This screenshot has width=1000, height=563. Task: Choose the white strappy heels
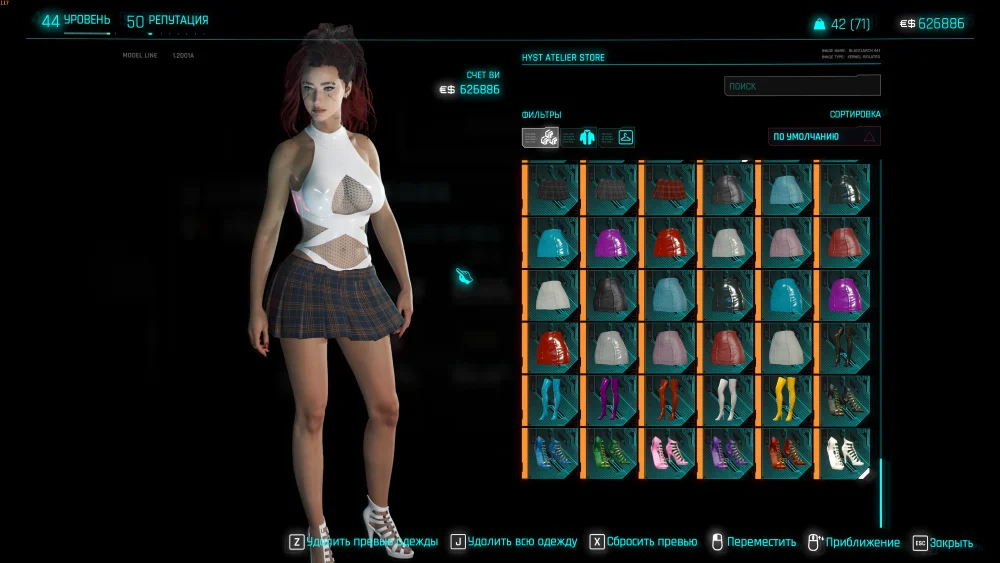click(x=843, y=451)
